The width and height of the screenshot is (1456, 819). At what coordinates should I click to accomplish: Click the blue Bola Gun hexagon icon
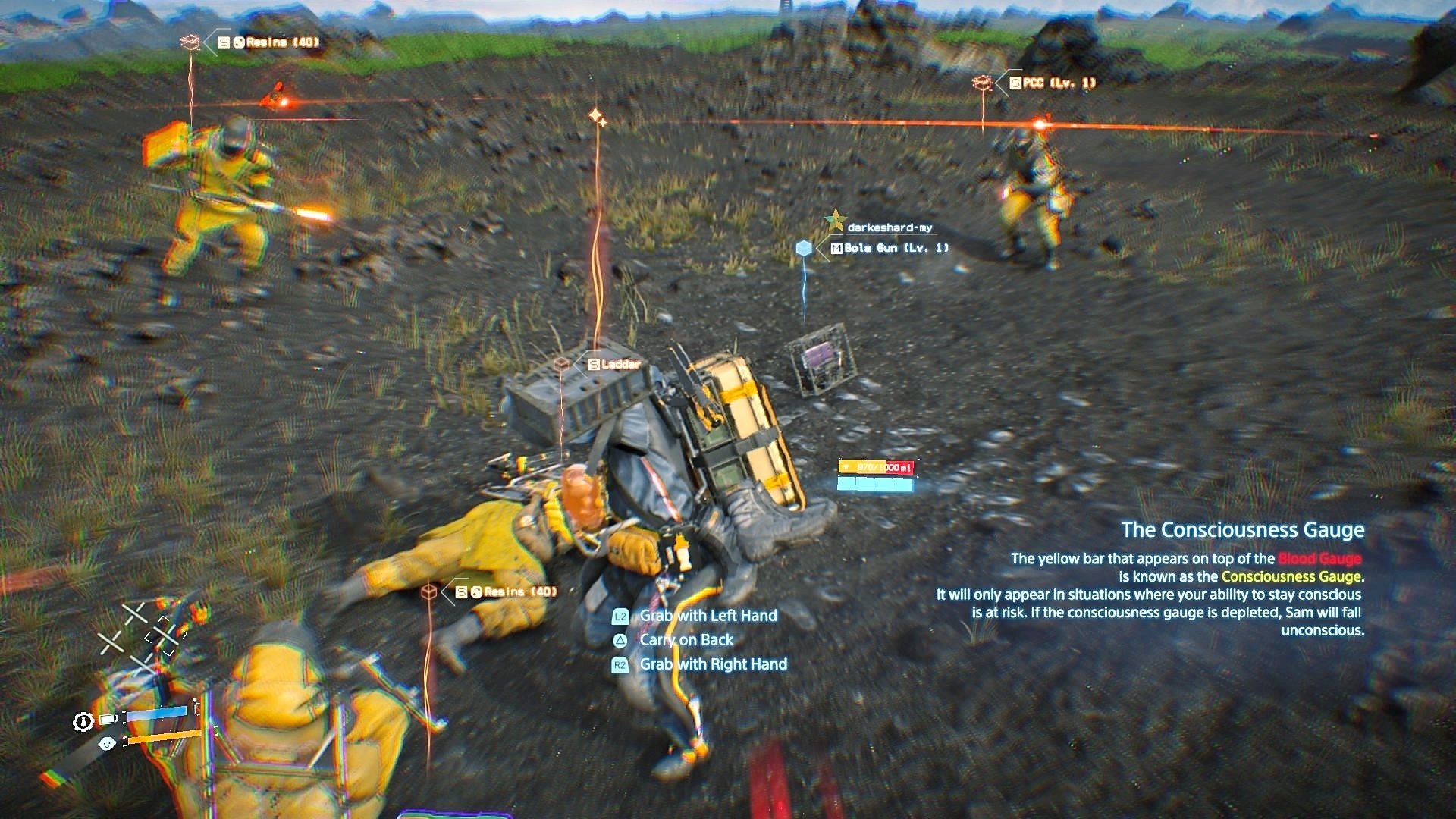(x=803, y=247)
